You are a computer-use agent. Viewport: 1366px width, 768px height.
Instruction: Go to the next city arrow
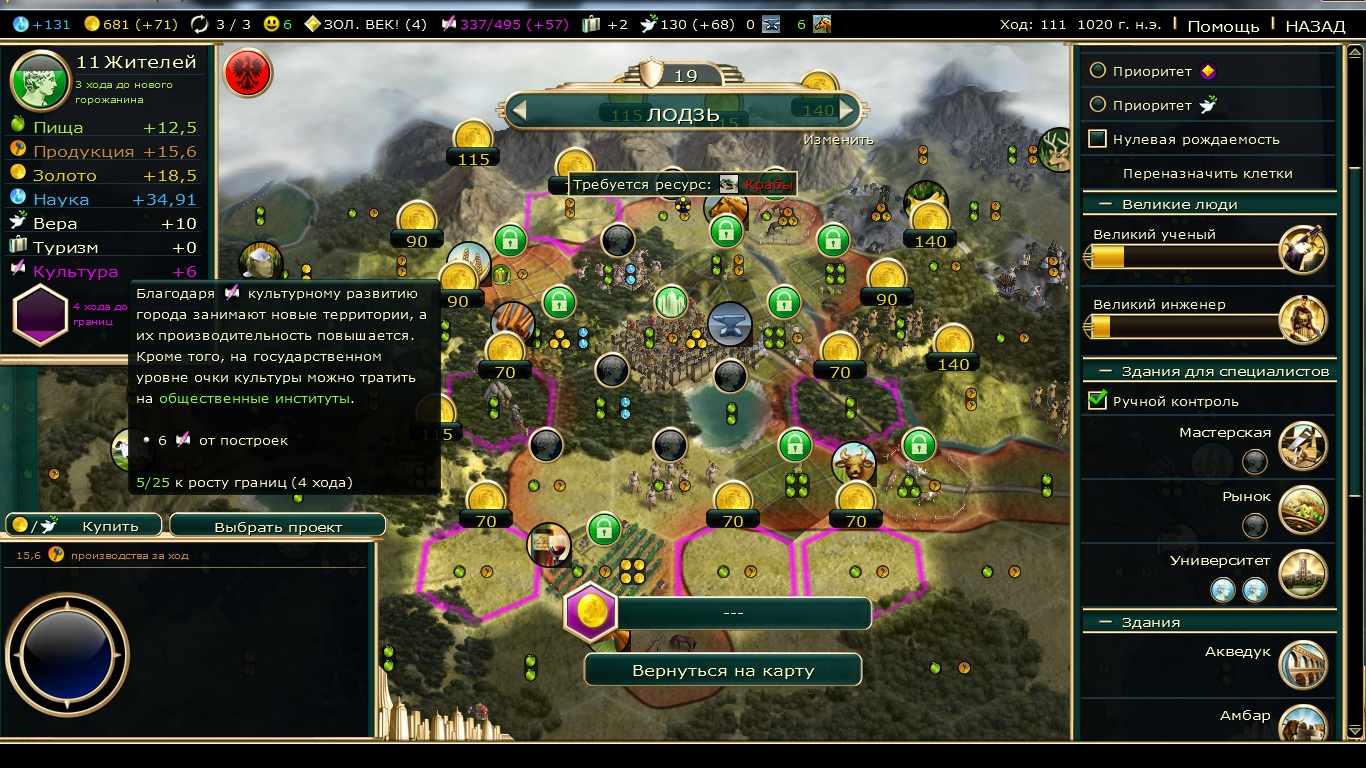[x=848, y=110]
